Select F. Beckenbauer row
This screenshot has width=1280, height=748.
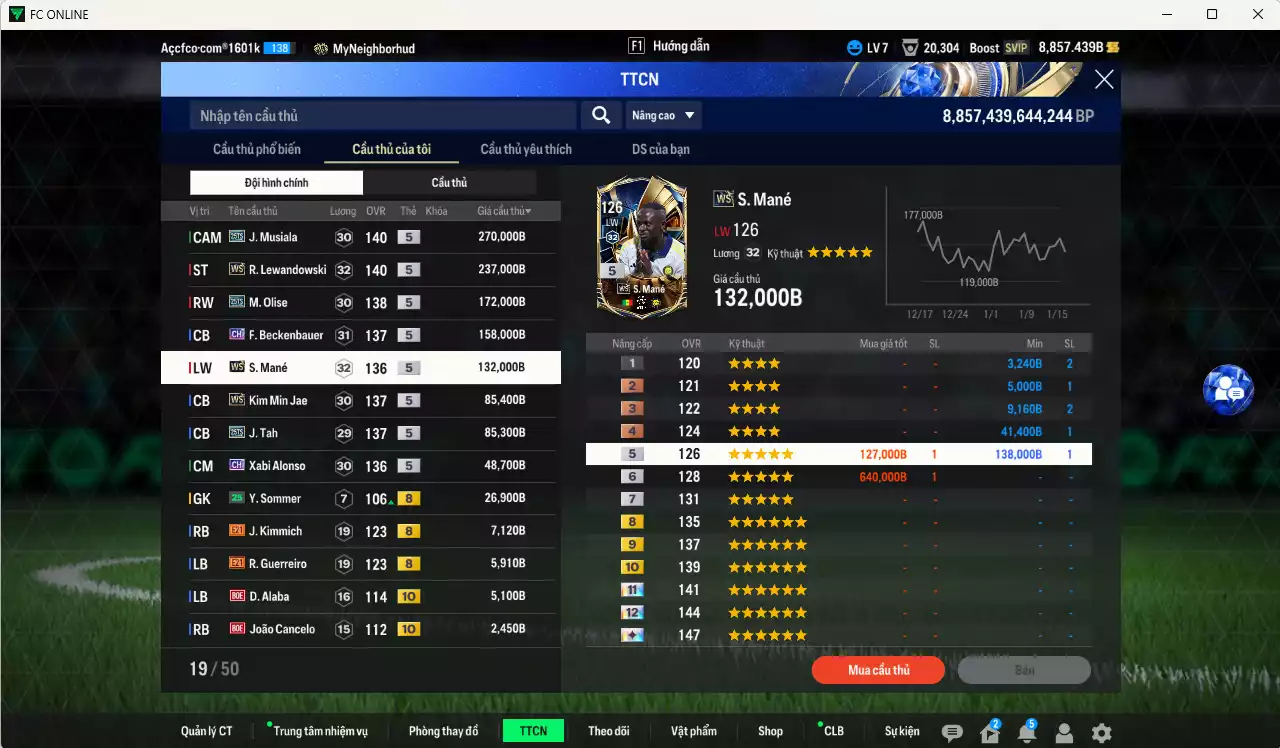pos(360,335)
